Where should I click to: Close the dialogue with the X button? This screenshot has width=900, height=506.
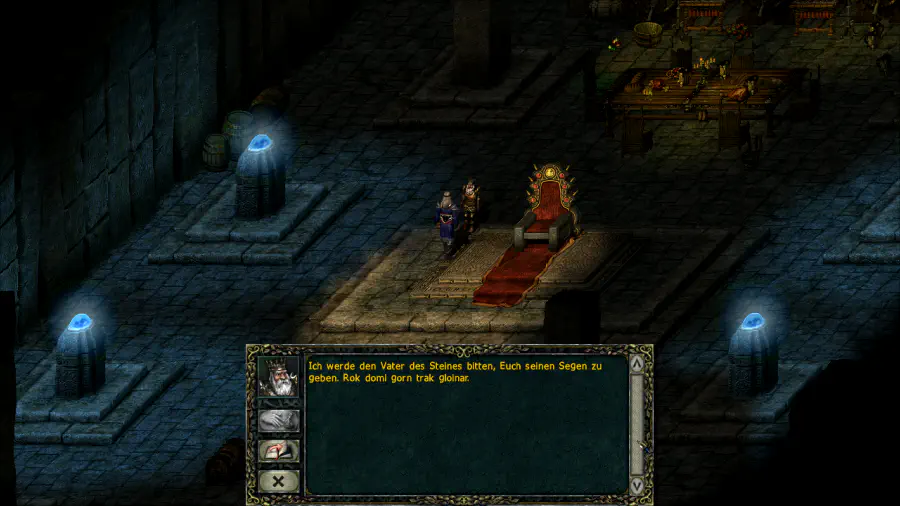click(x=278, y=481)
